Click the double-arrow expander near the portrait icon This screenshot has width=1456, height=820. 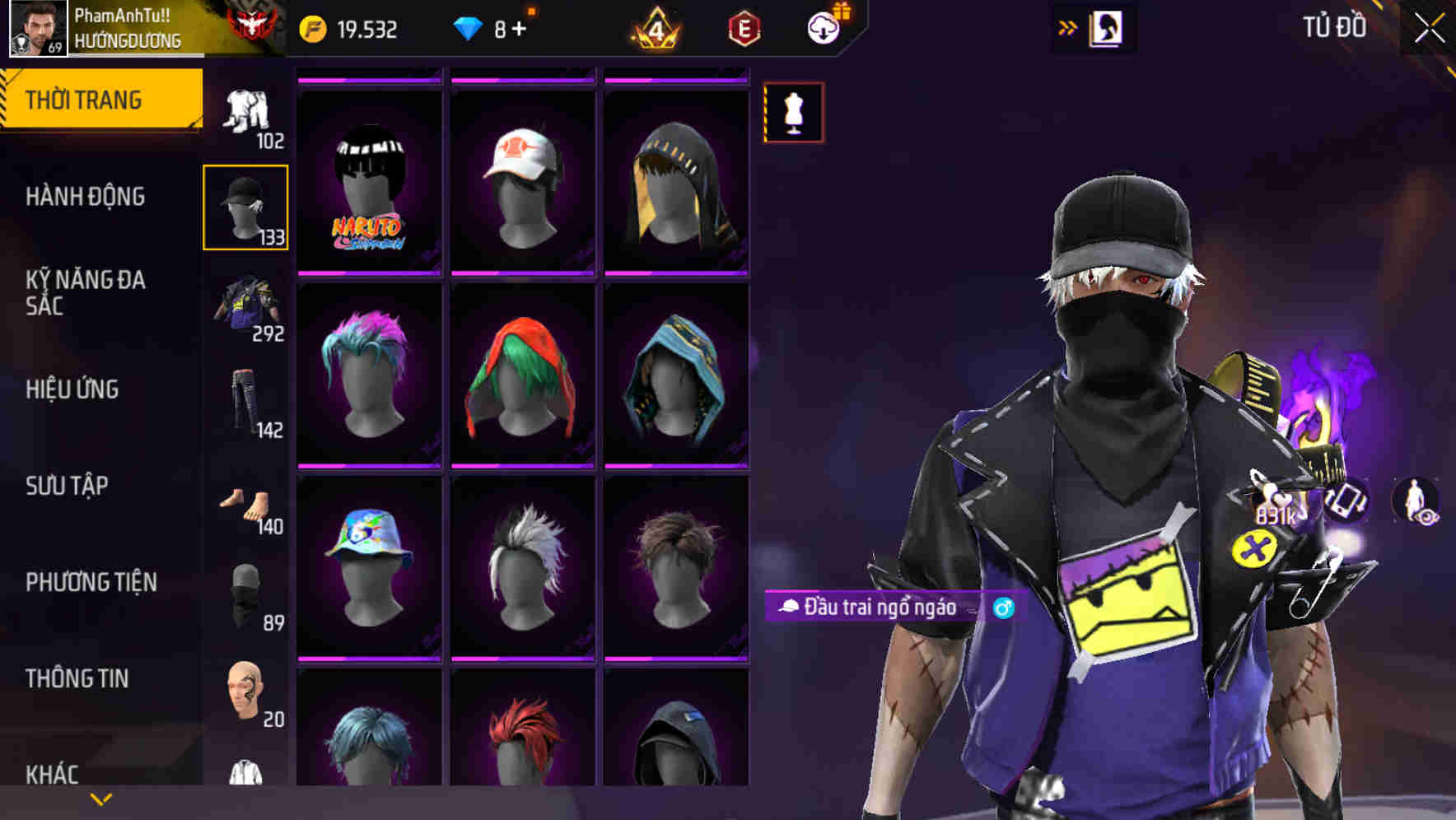coord(1068,26)
